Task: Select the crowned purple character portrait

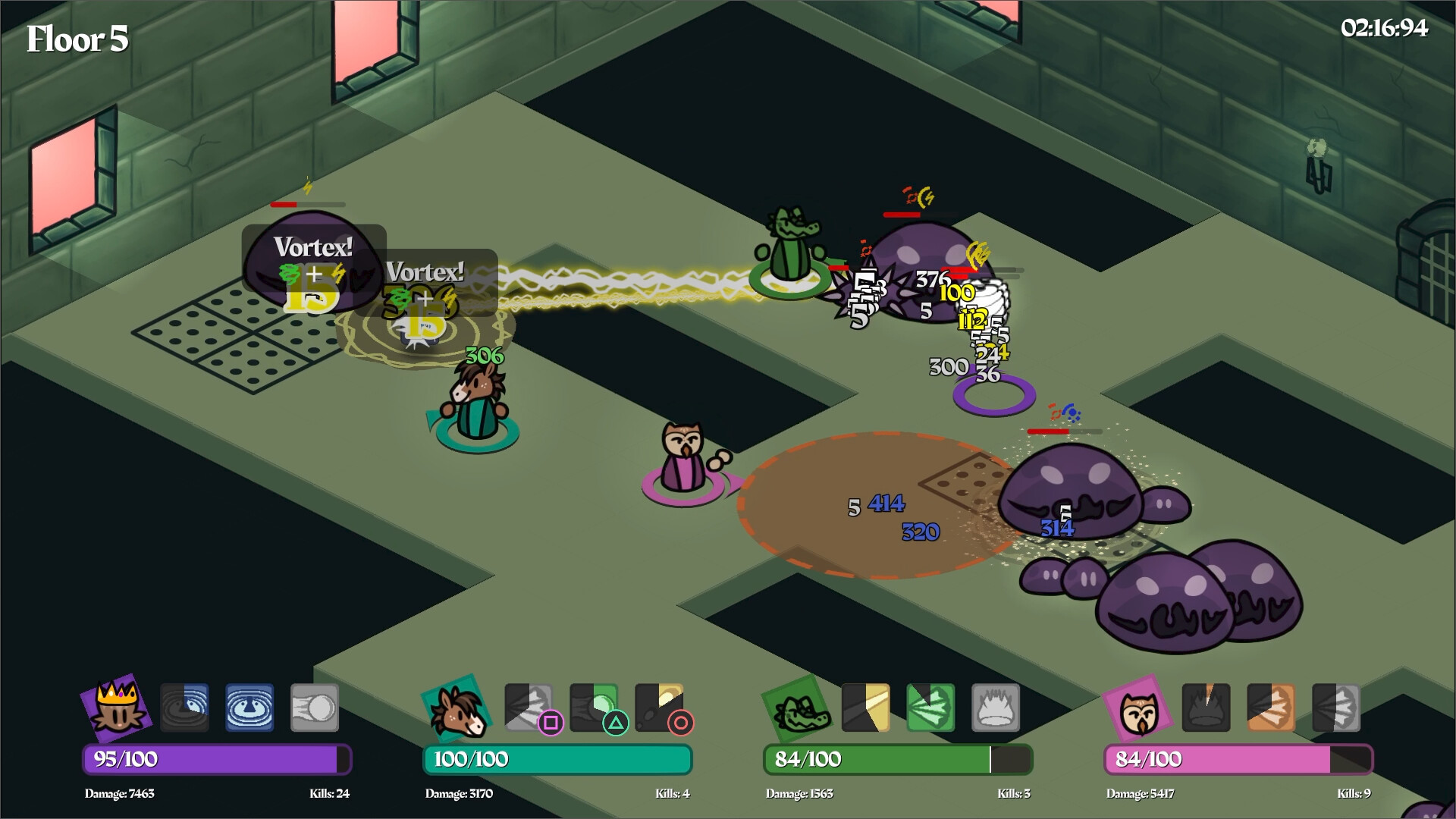Action: (116, 708)
